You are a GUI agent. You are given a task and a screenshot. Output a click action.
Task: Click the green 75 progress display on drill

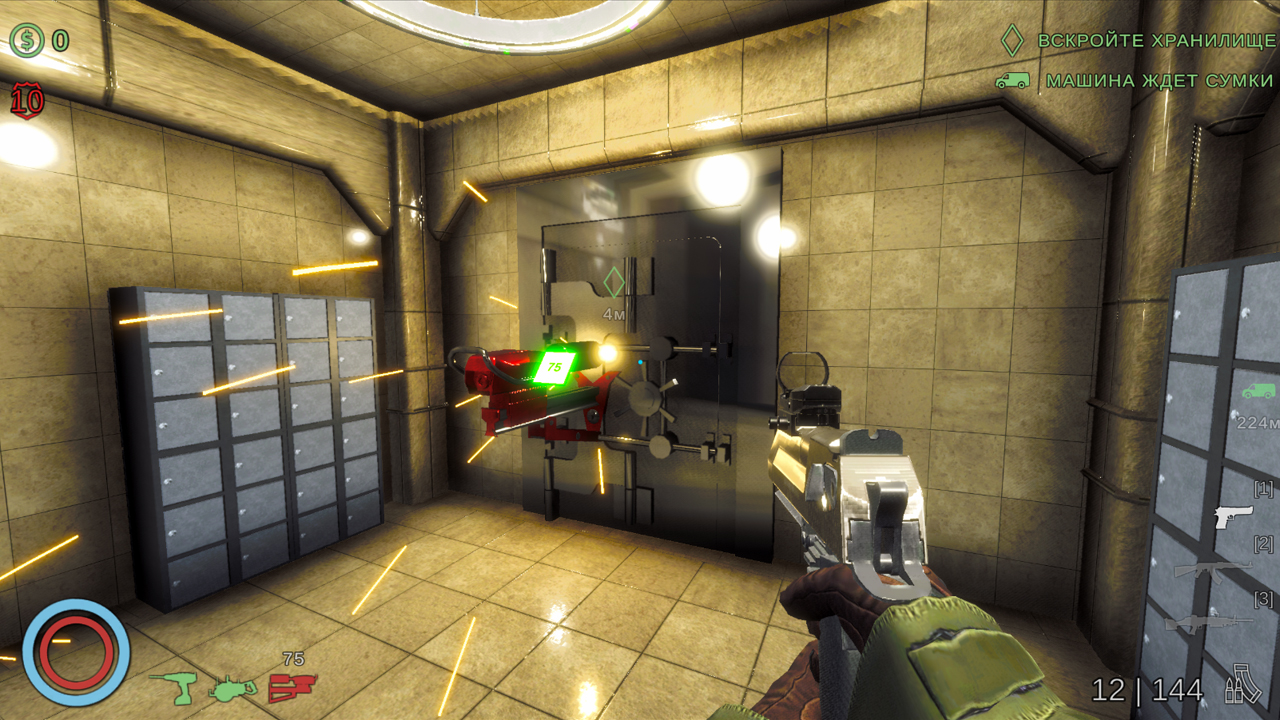pyautogui.click(x=556, y=366)
